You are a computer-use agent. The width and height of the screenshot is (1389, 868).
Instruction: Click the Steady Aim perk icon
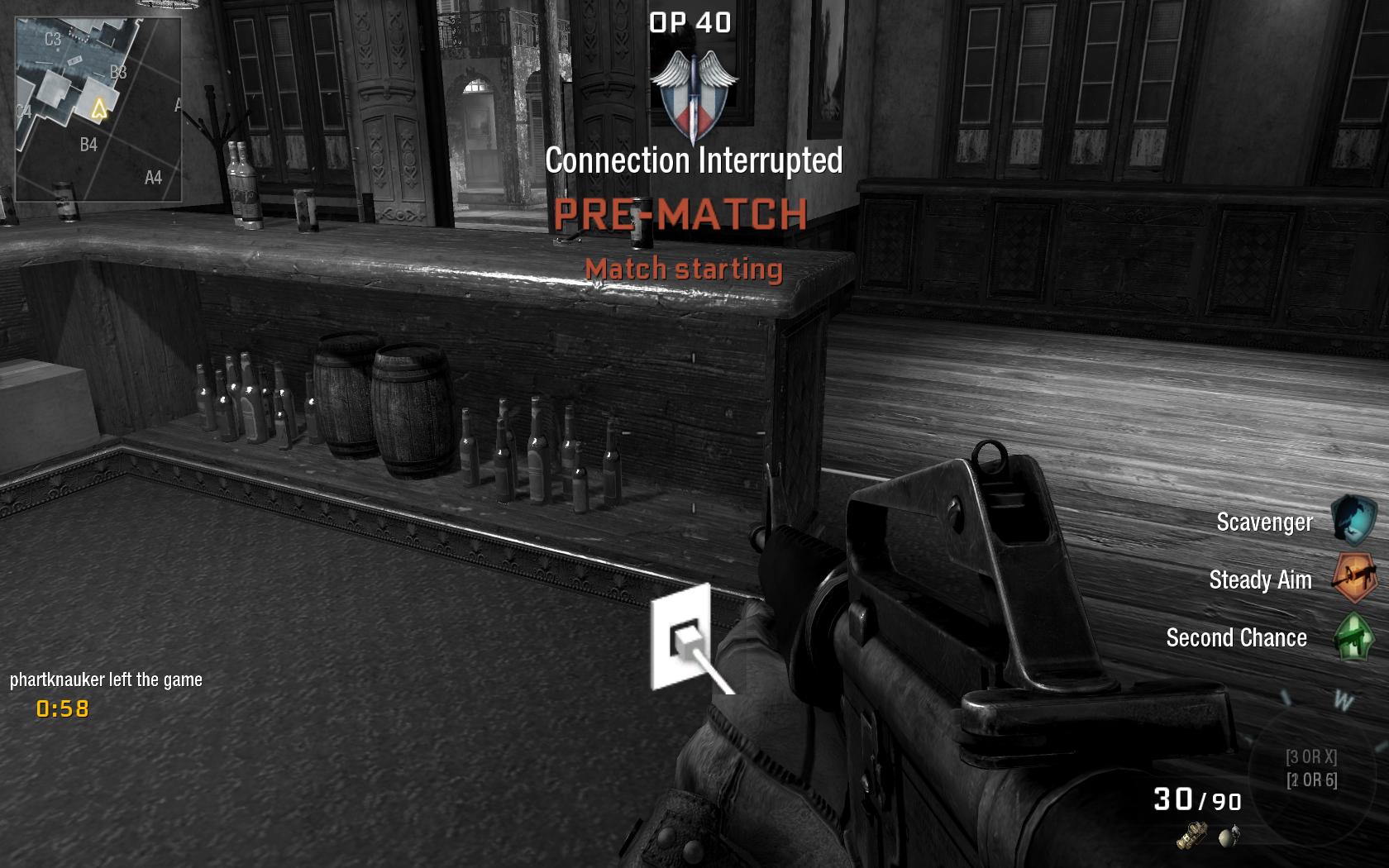1354,579
